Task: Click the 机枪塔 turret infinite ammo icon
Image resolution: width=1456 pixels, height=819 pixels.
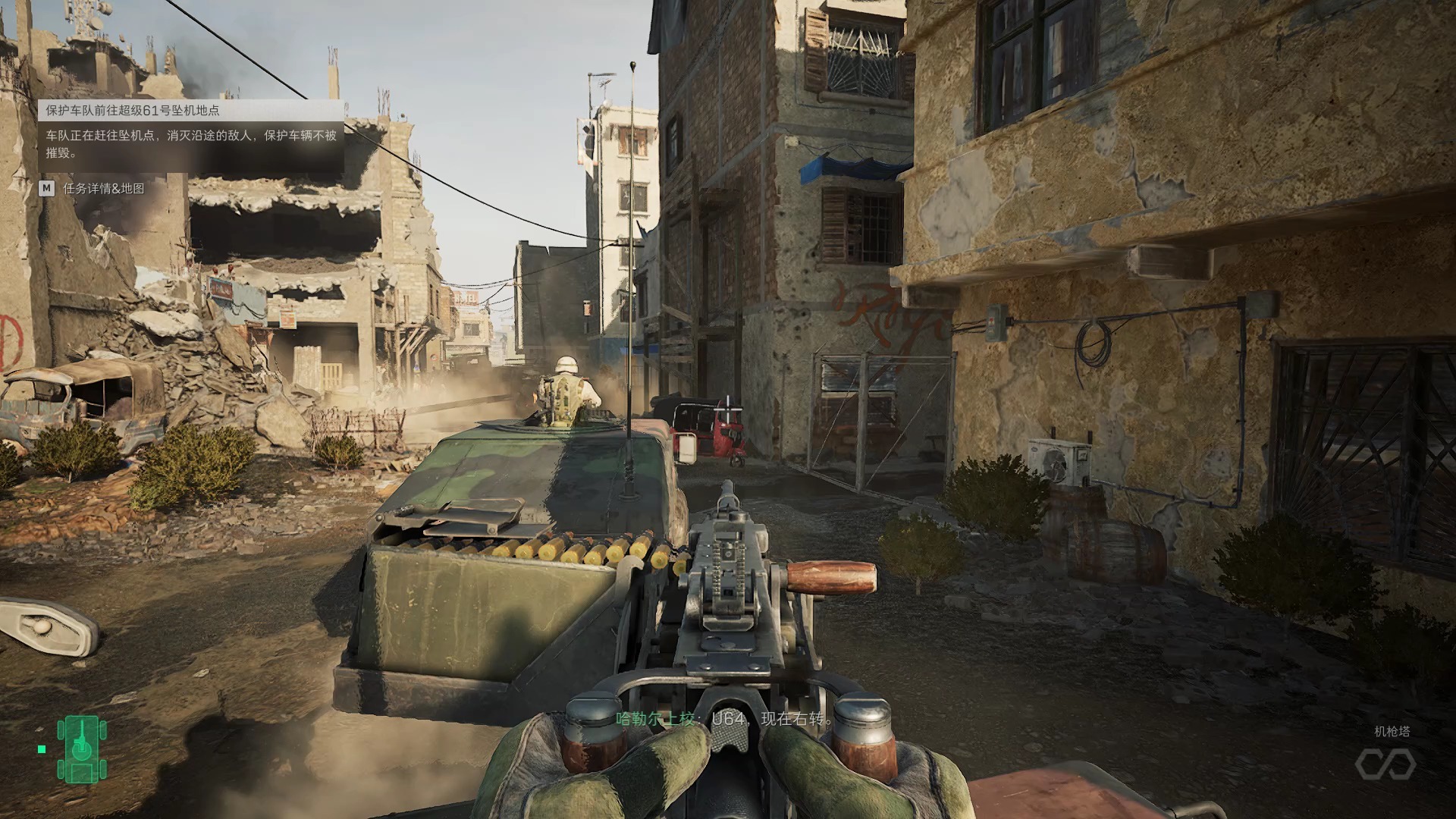Action: pos(1385,764)
